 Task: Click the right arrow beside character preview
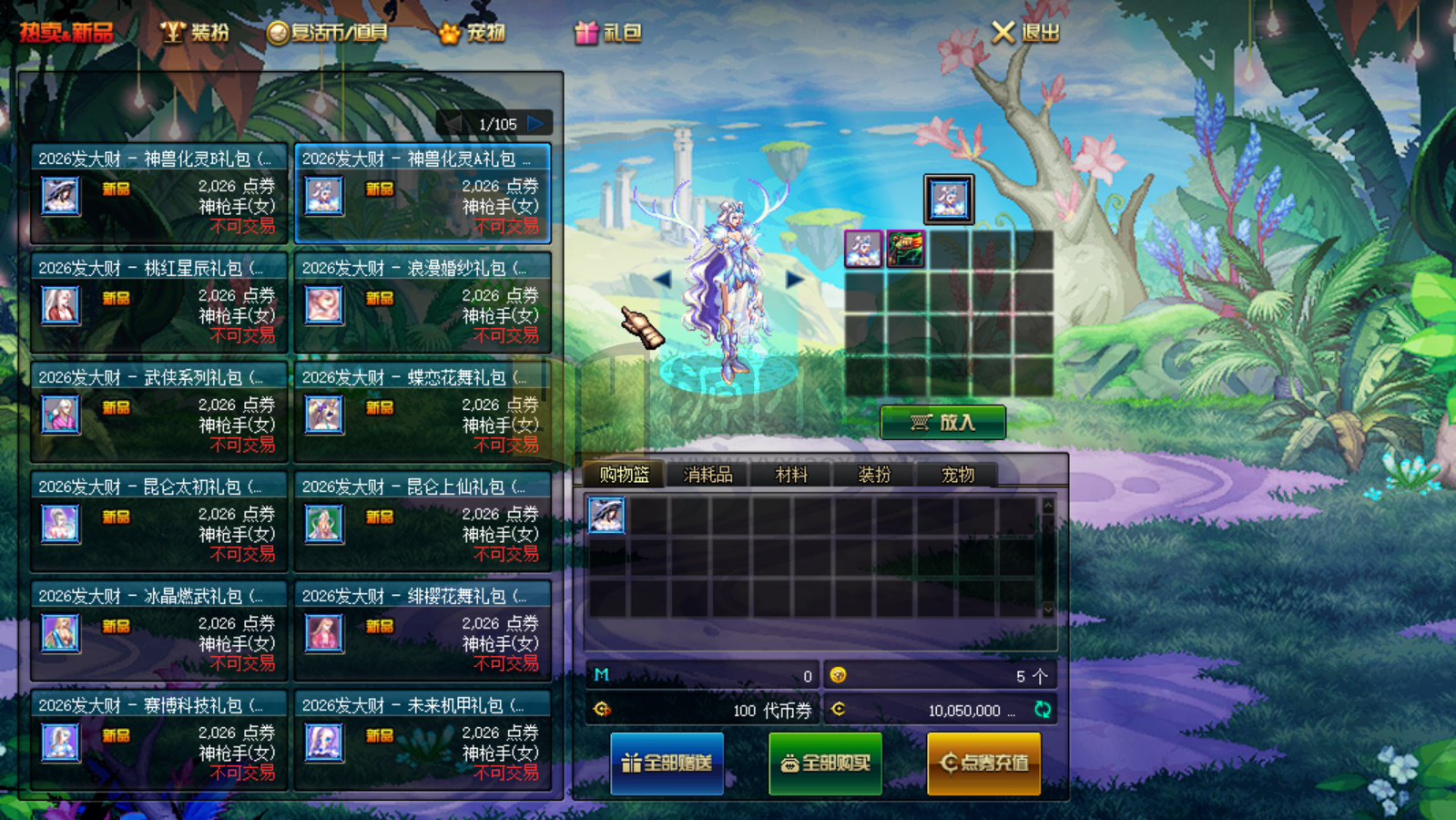click(791, 280)
